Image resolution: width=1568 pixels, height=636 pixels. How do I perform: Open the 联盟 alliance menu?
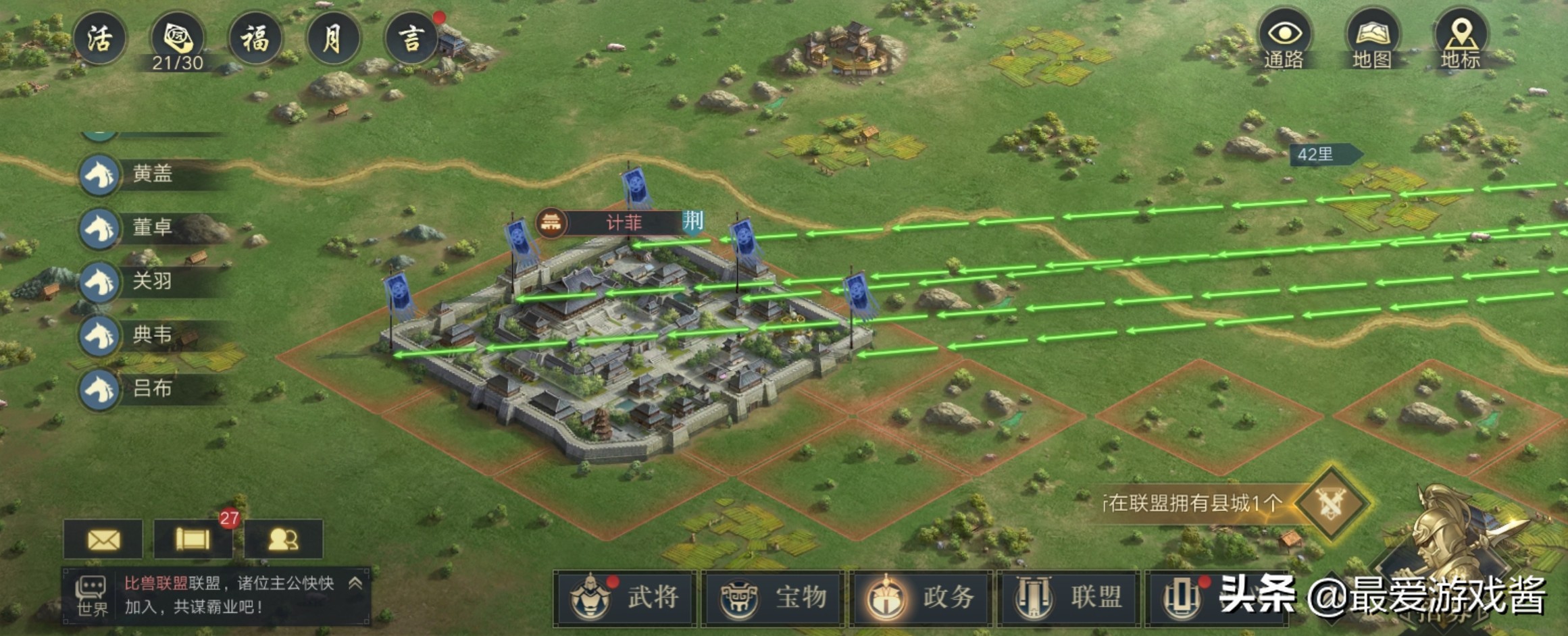point(1069,598)
